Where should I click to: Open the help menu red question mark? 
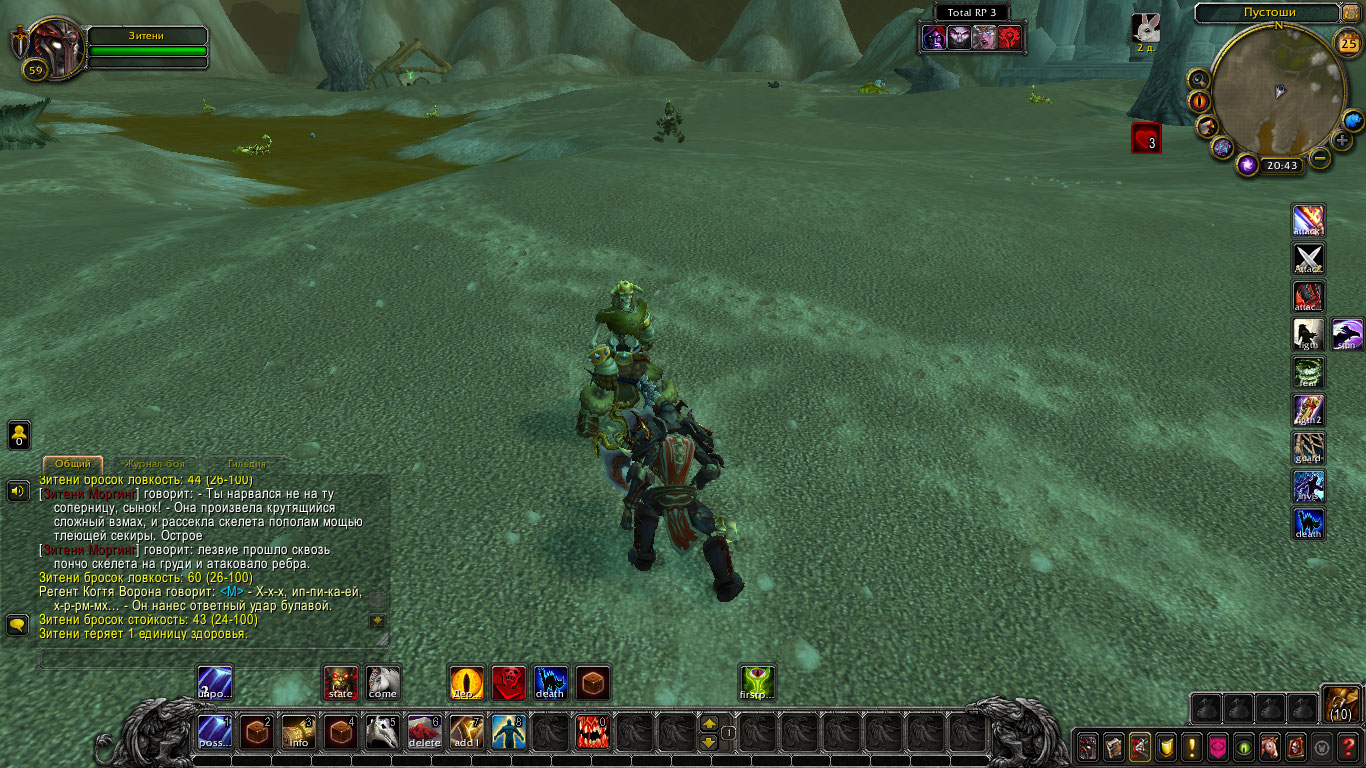coord(1349,746)
